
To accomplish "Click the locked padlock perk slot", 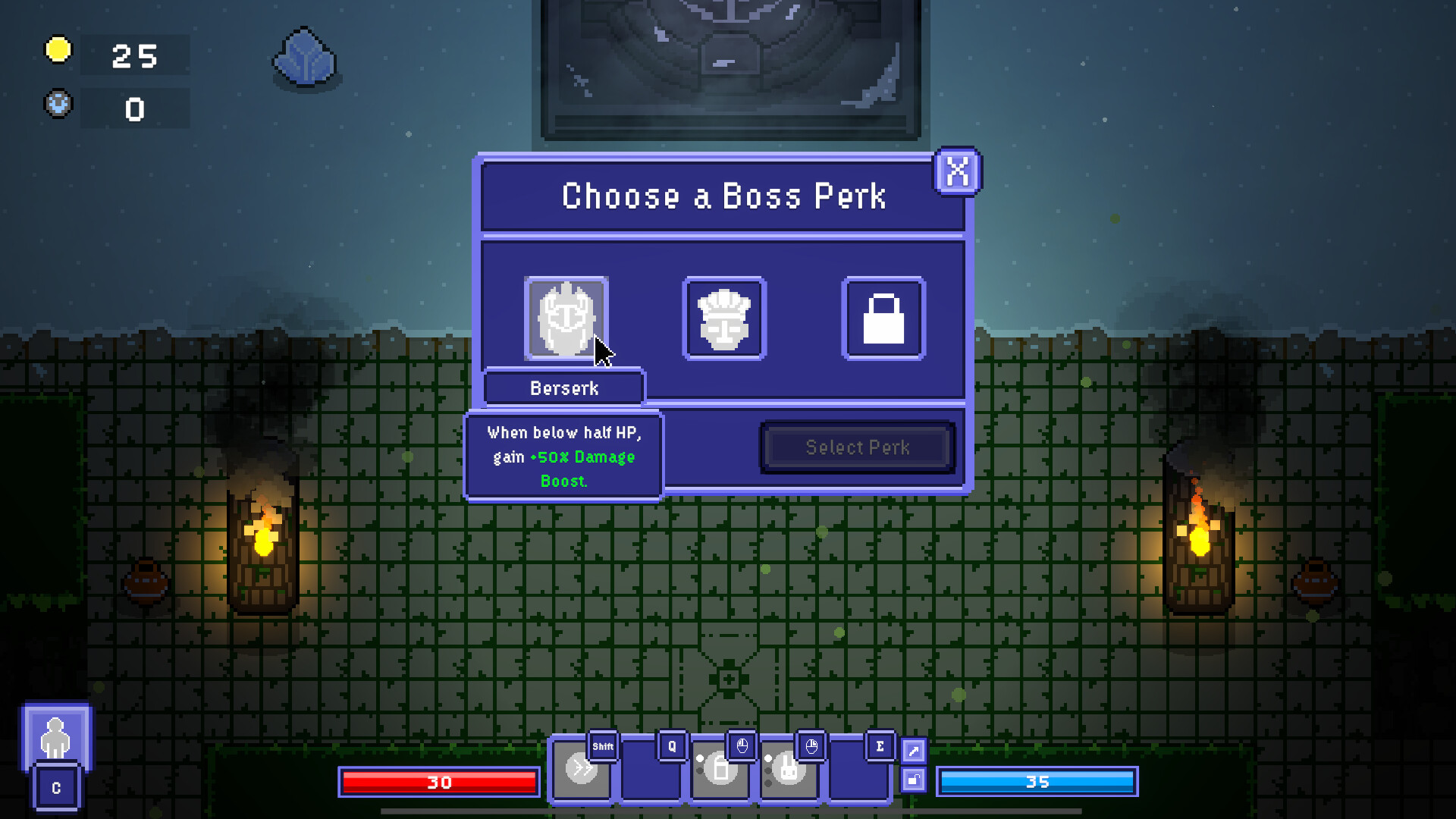I will click(x=883, y=318).
